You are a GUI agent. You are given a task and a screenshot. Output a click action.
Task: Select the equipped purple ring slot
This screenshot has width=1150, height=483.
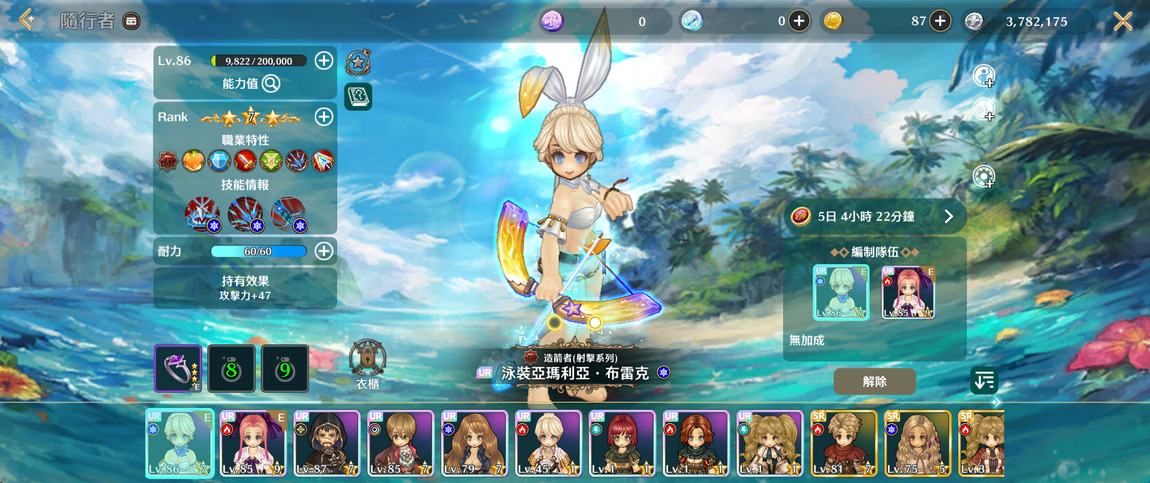(x=178, y=369)
